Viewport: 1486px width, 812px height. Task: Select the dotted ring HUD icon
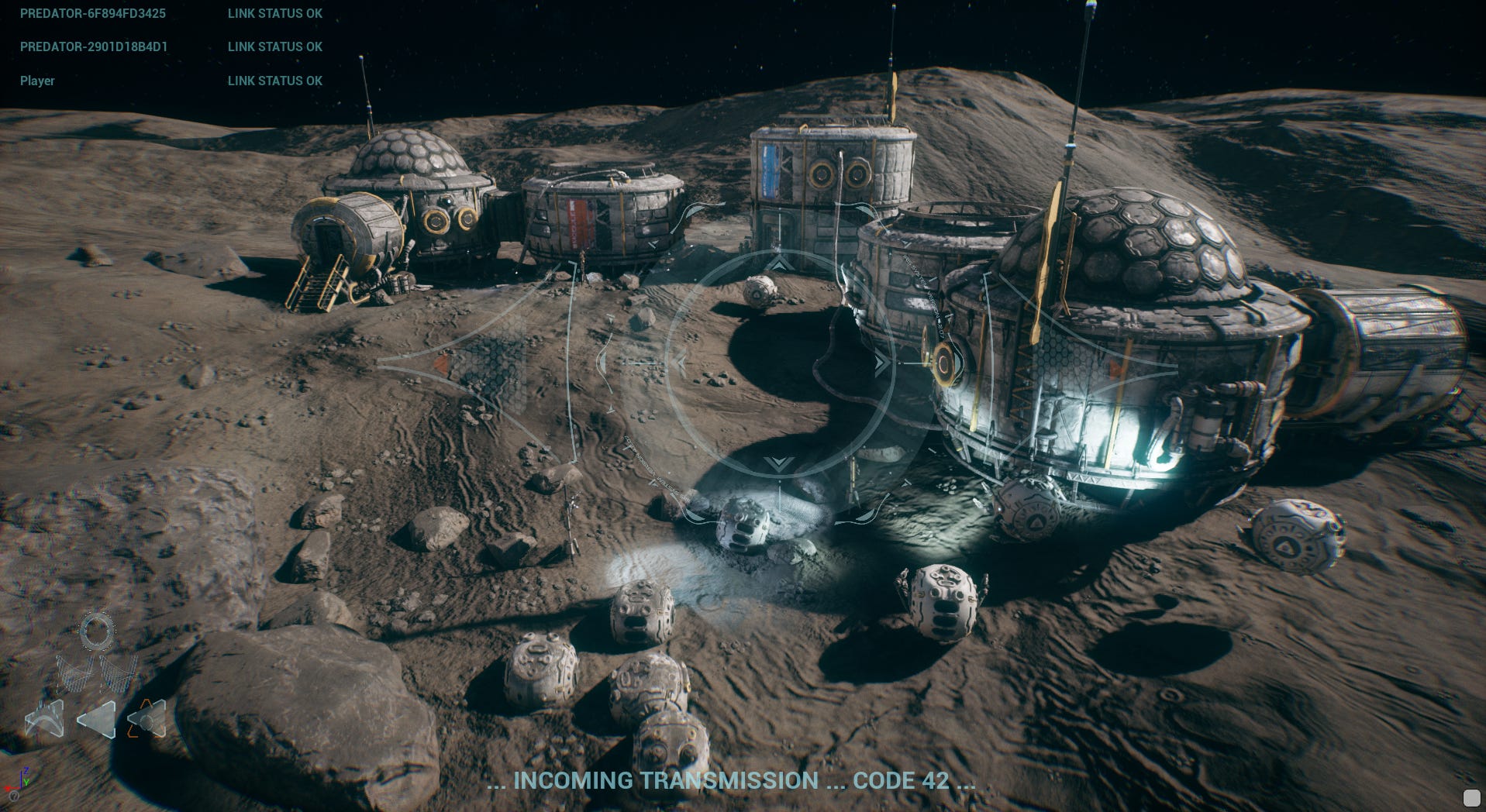[98, 631]
